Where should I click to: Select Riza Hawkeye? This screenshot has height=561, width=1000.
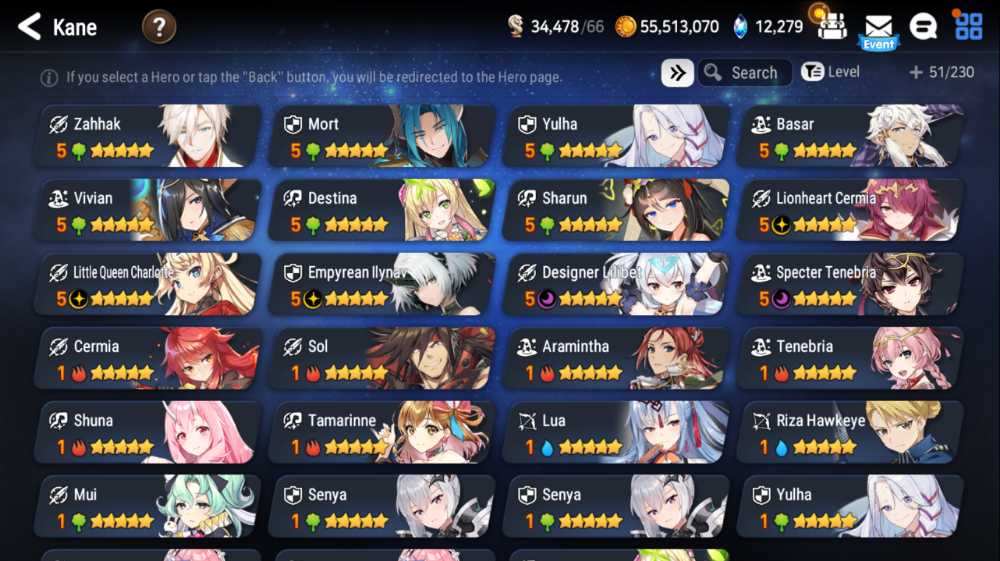point(850,432)
